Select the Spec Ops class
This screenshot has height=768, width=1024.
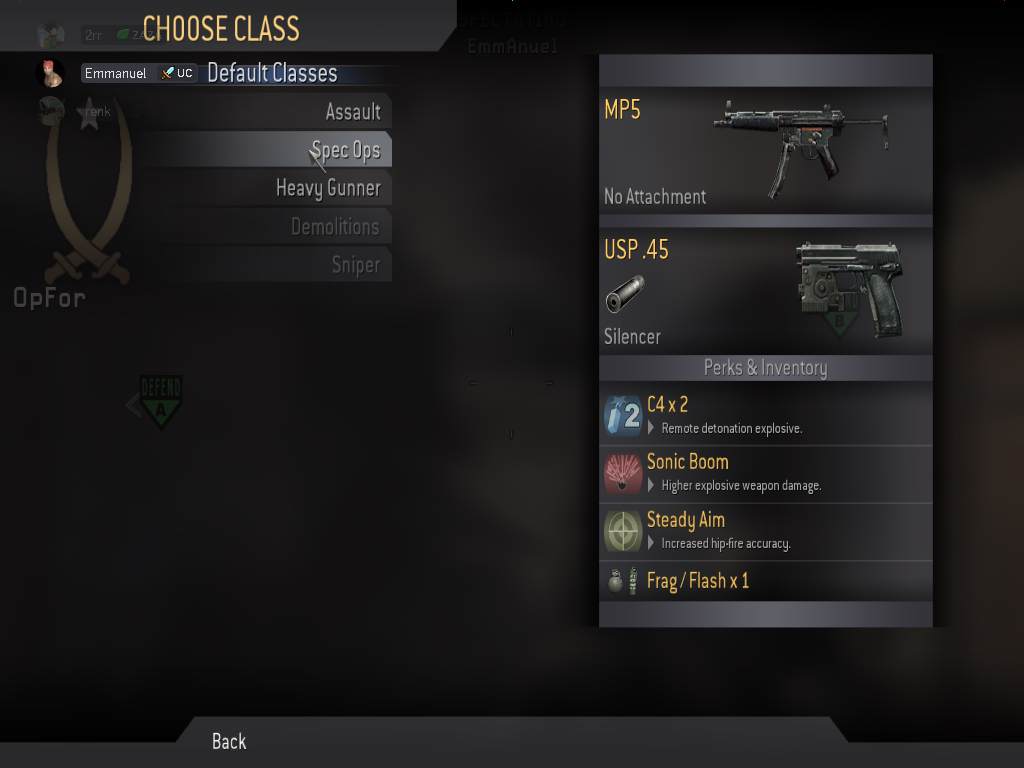coord(345,150)
